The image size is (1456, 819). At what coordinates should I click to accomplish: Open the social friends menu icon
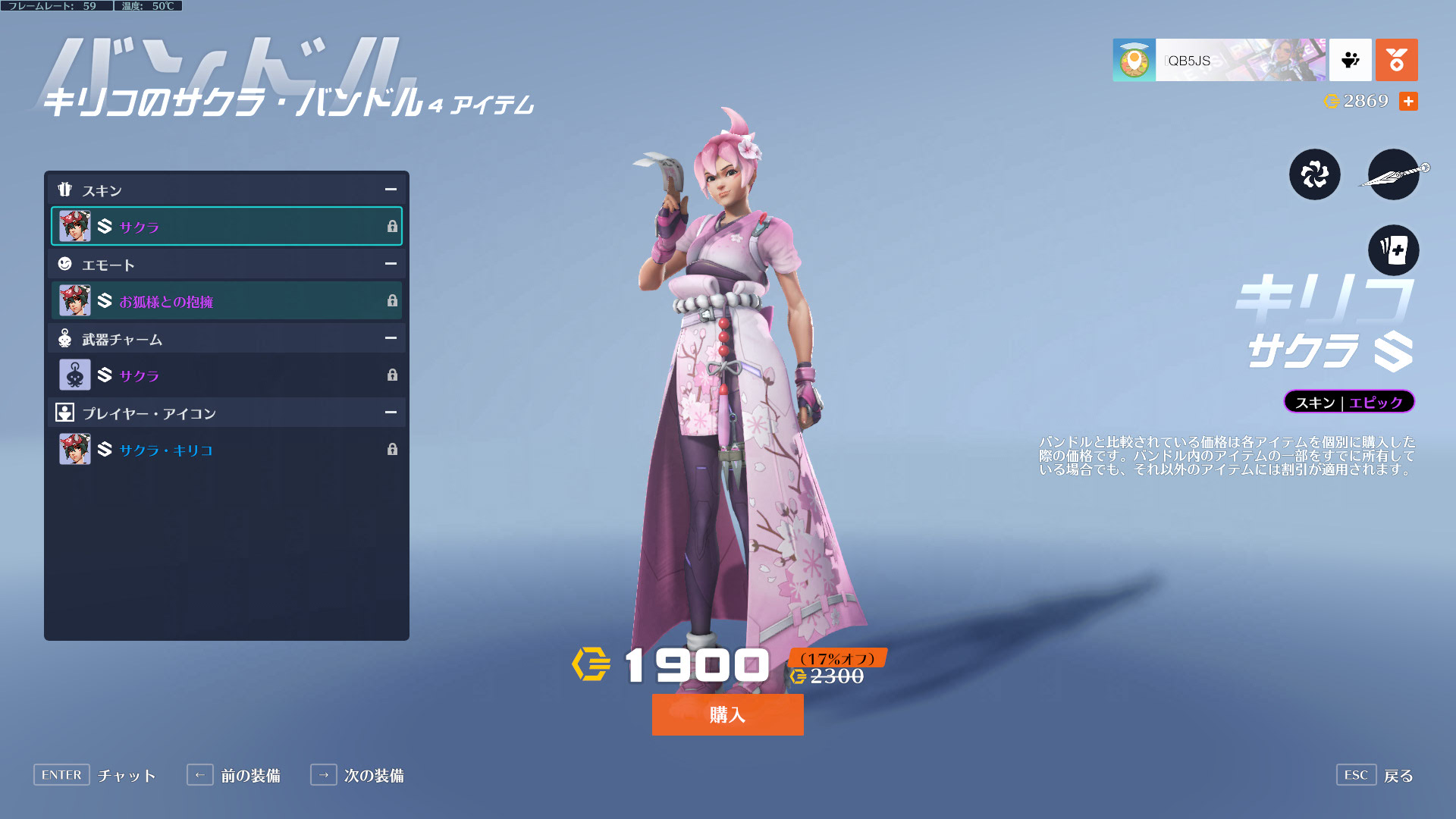click(x=1350, y=60)
